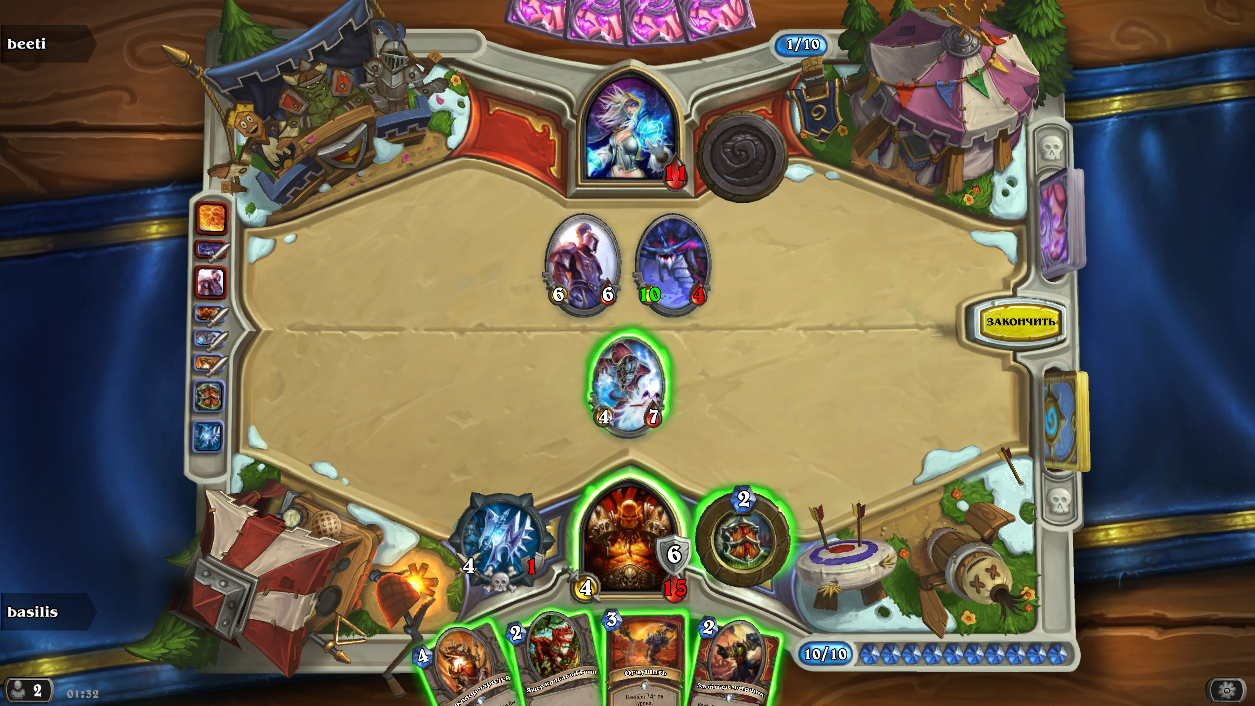Select the orc card at hand's right end

[735, 662]
